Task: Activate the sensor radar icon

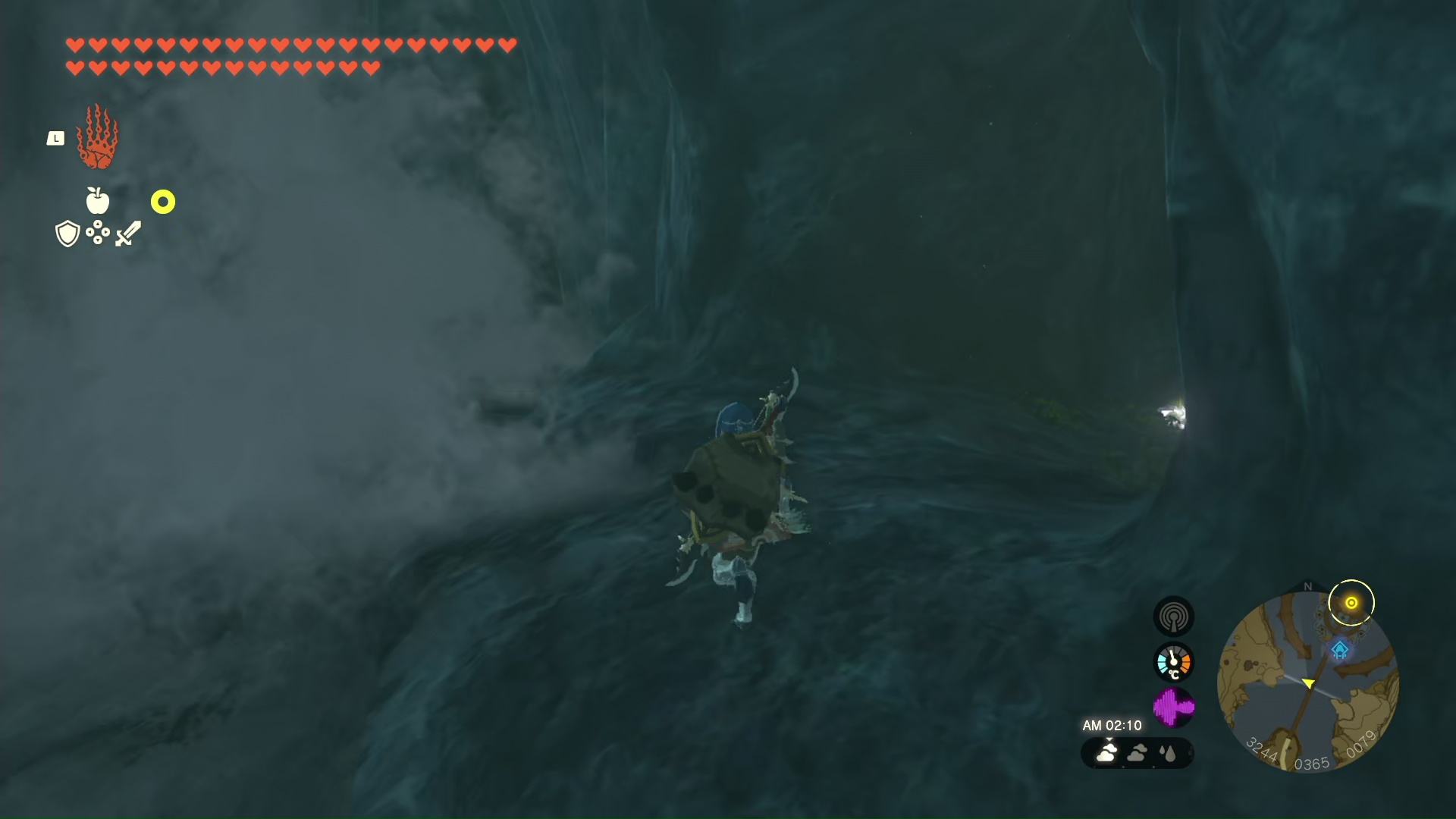Action: [1173, 617]
